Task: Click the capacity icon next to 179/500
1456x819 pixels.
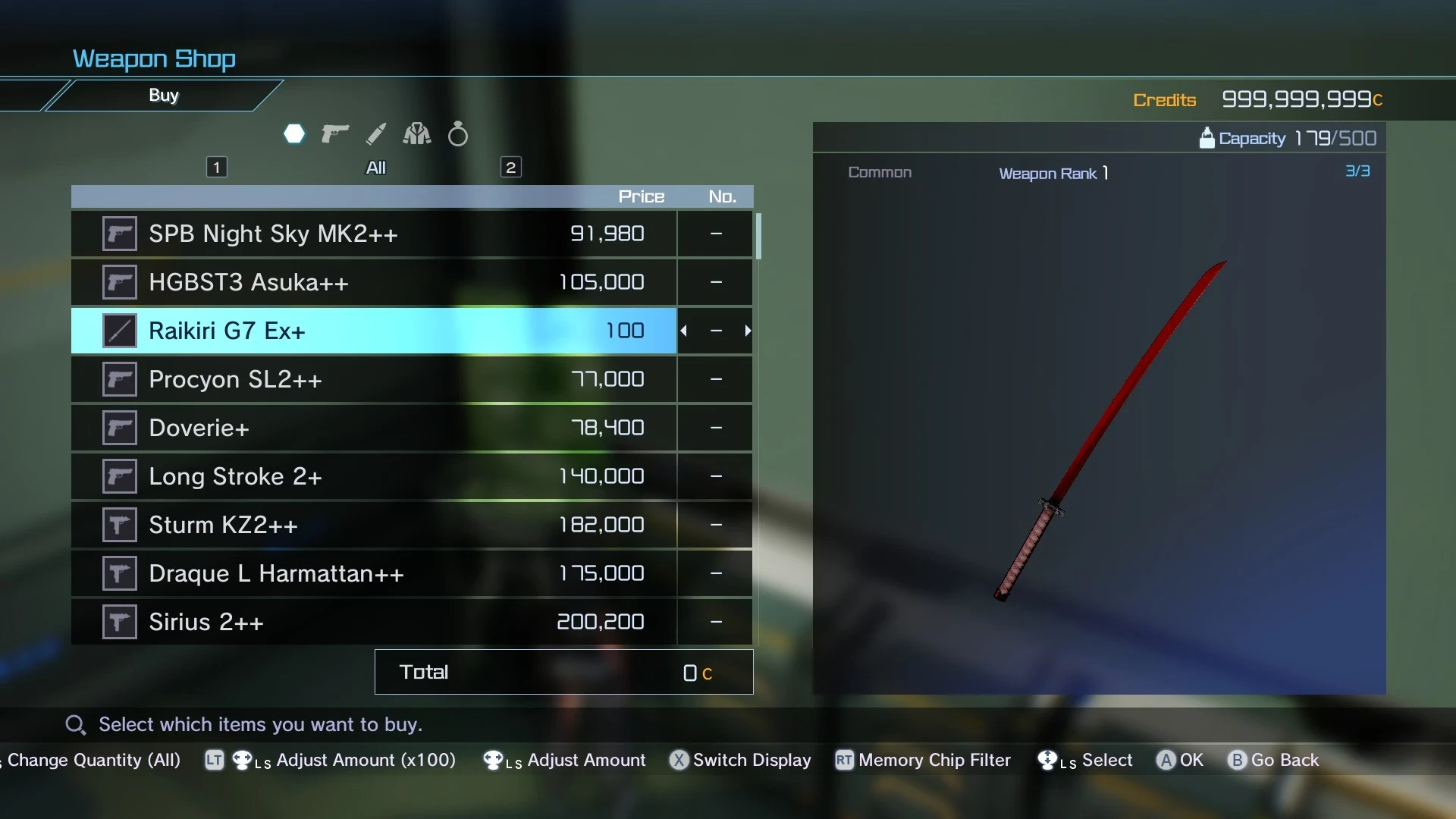Action: click(x=1208, y=137)
